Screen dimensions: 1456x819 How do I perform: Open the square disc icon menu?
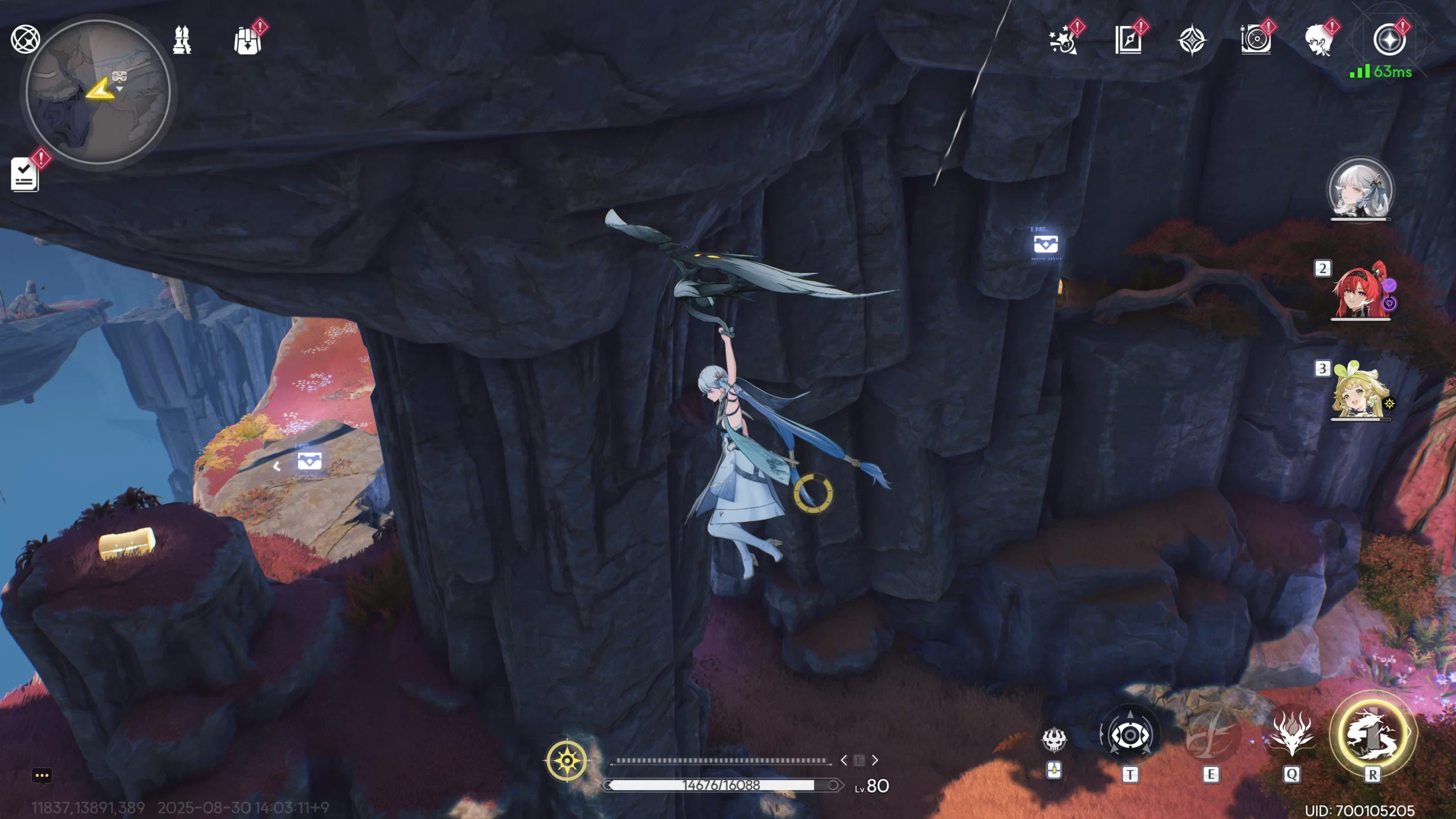click(1255, 41)
